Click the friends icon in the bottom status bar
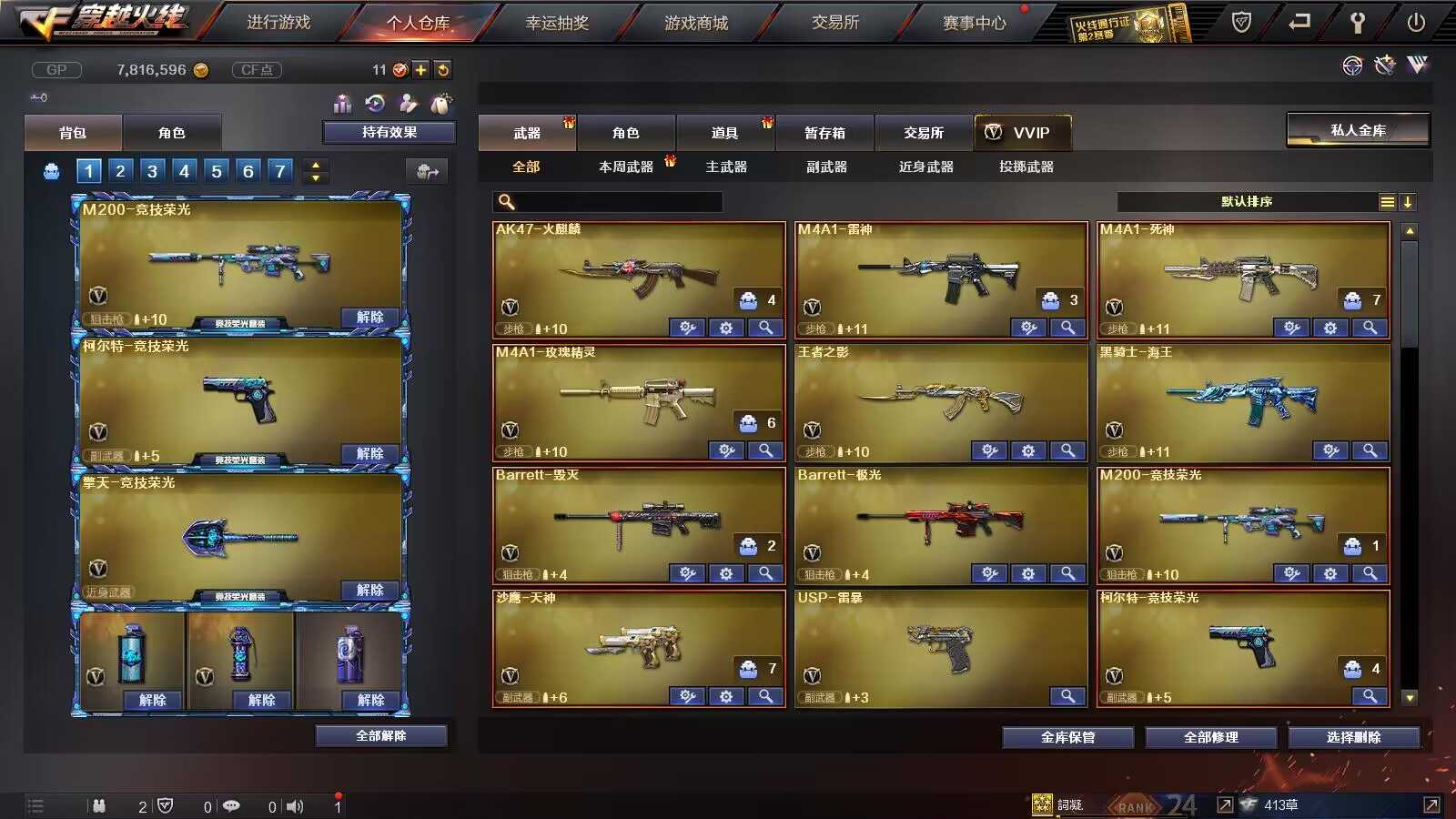 [98, 805]
